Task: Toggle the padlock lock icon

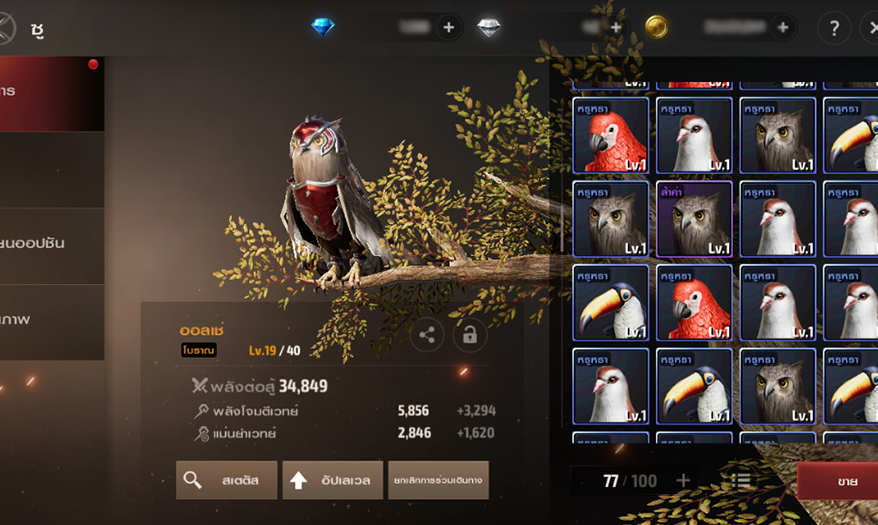Action: (469, 335)
